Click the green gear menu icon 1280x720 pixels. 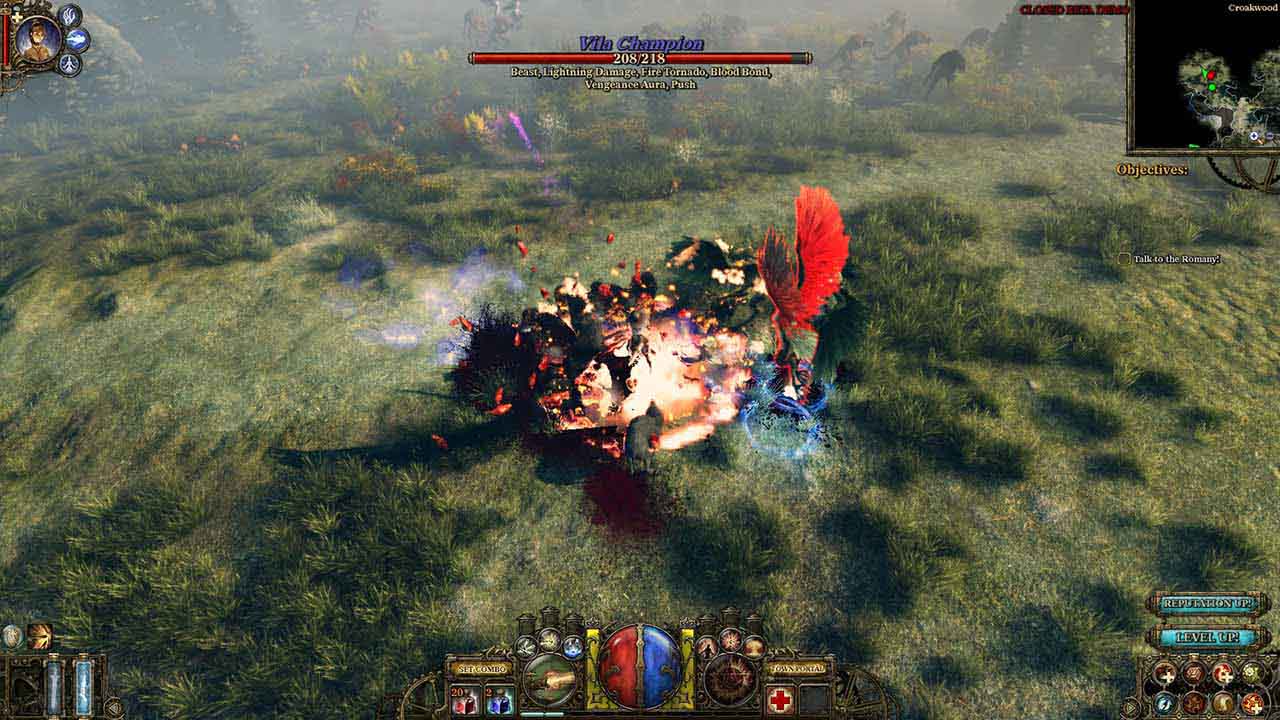[x=1250, y=674]
